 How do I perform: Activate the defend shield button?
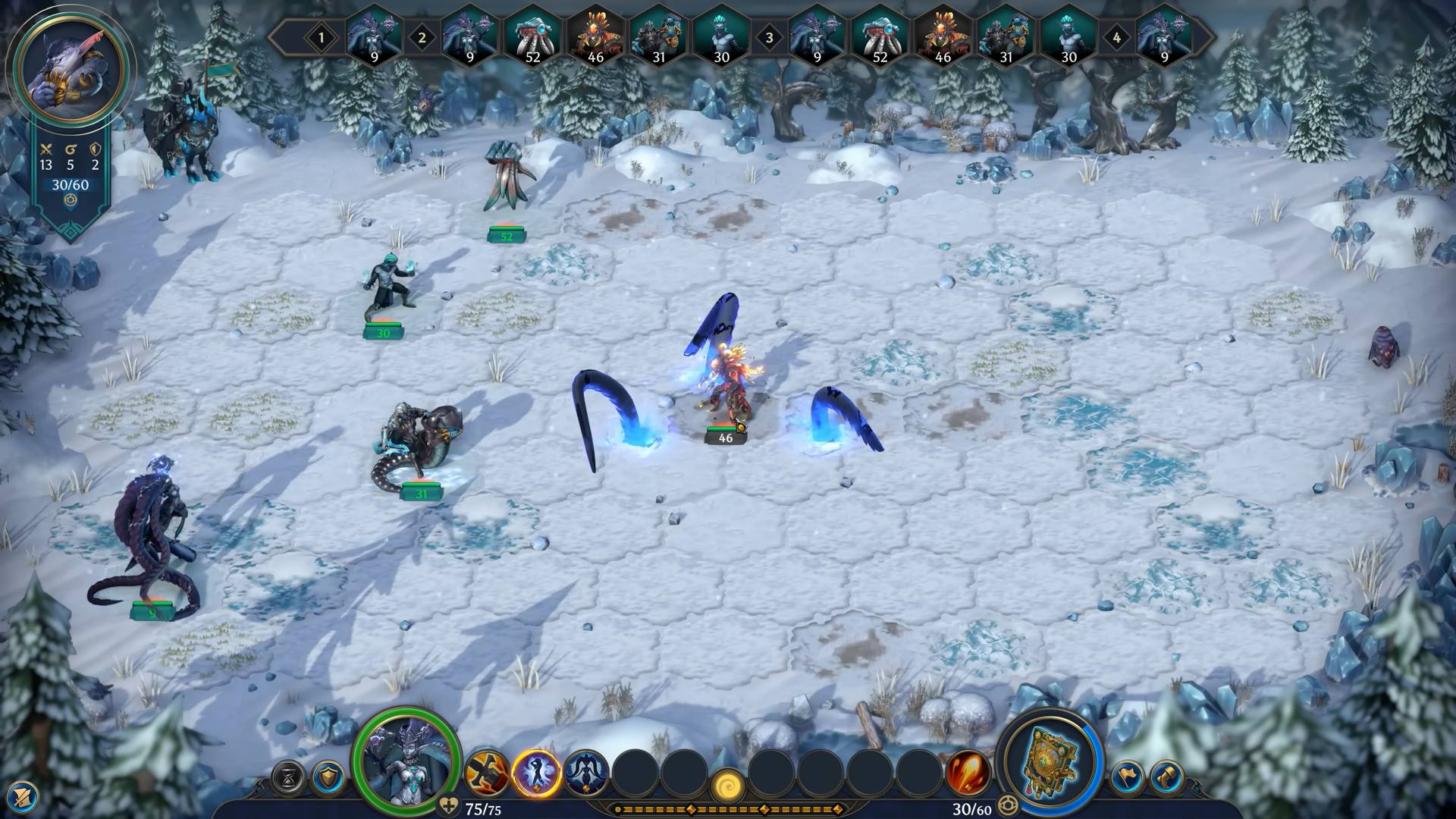point(328,777)
